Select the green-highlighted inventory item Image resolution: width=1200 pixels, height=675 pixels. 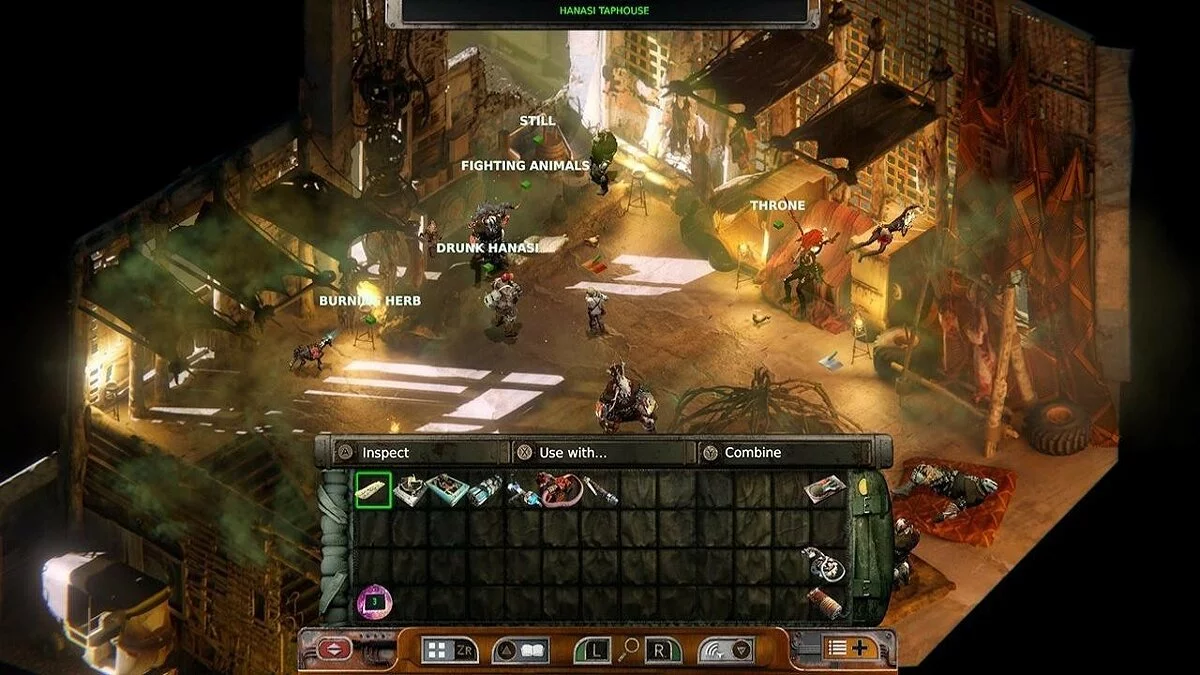[372, 490]
